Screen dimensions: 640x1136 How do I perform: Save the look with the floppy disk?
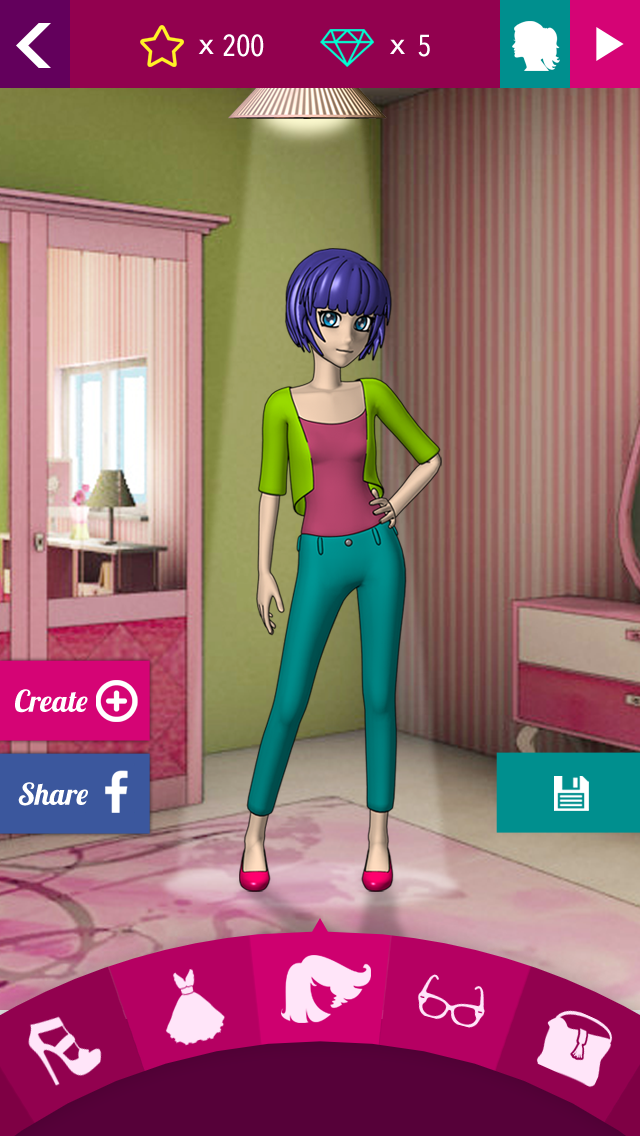[569, 793]
